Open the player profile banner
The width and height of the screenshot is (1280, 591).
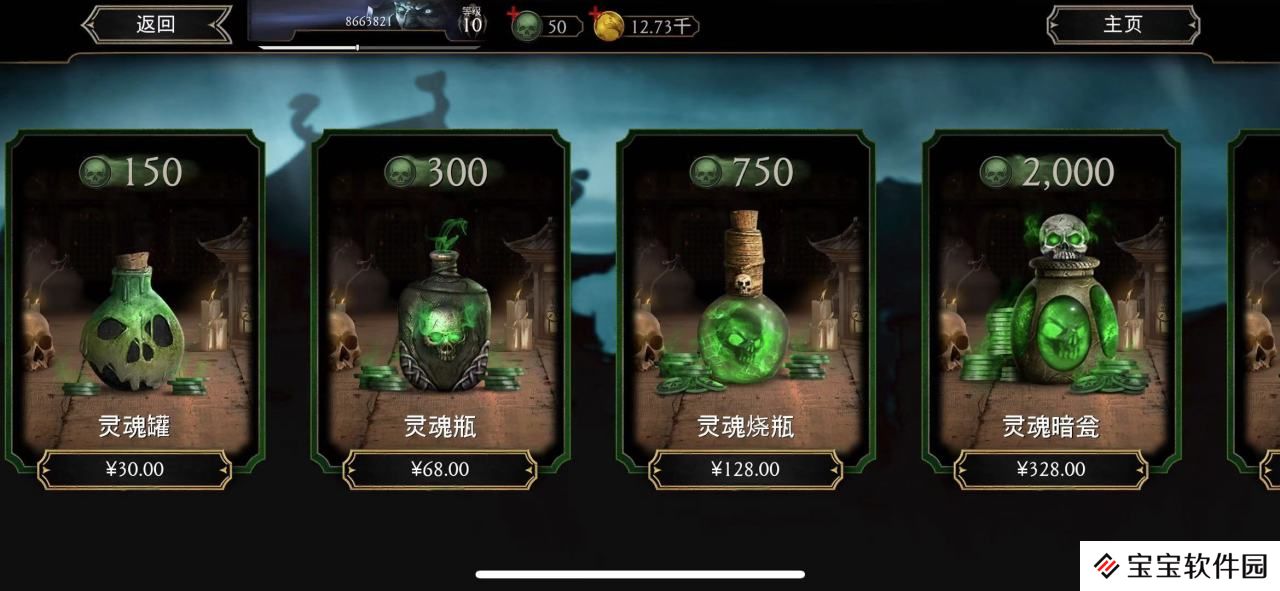tap(366, 22)
